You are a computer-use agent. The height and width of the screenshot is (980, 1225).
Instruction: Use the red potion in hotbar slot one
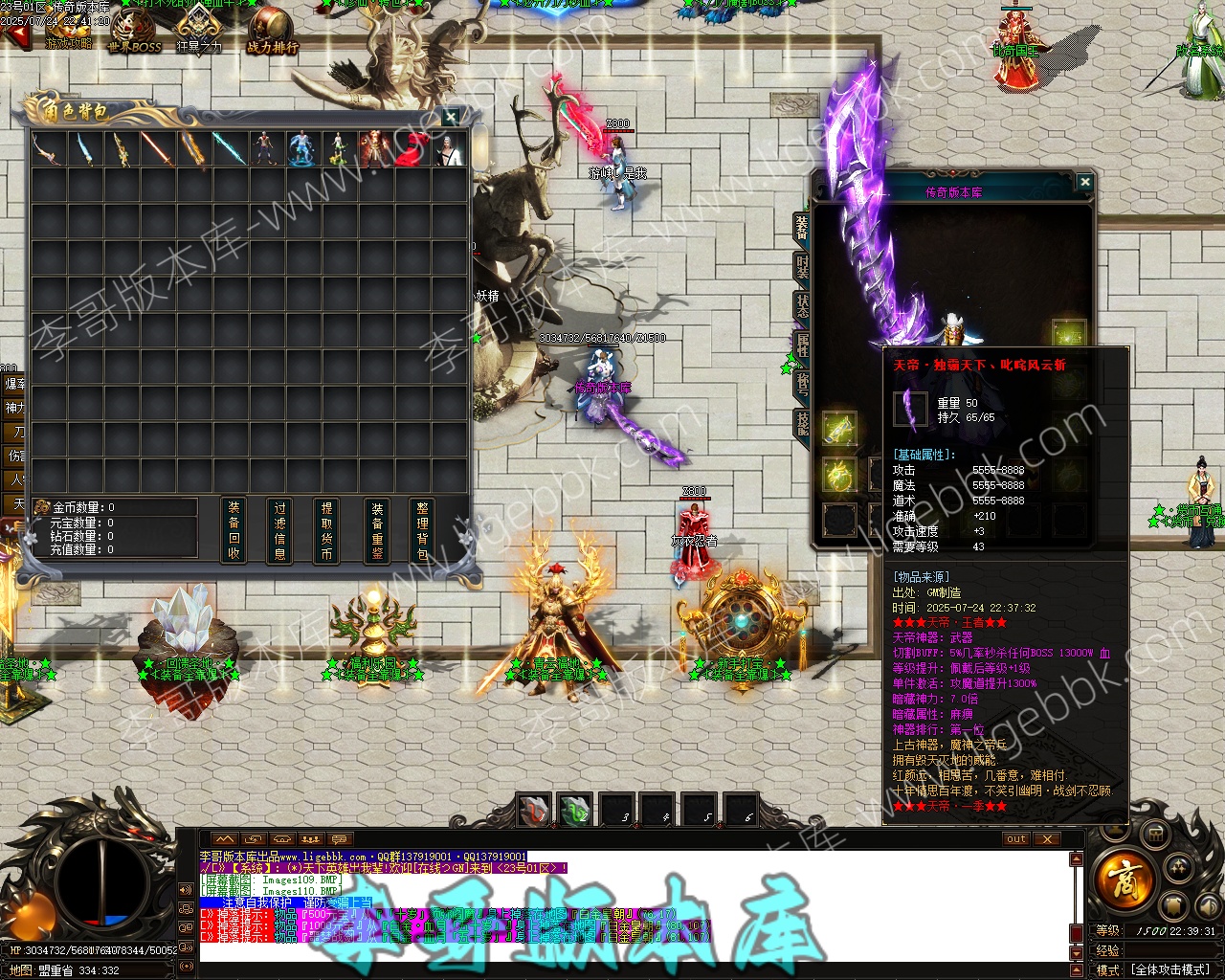point(534,811)
